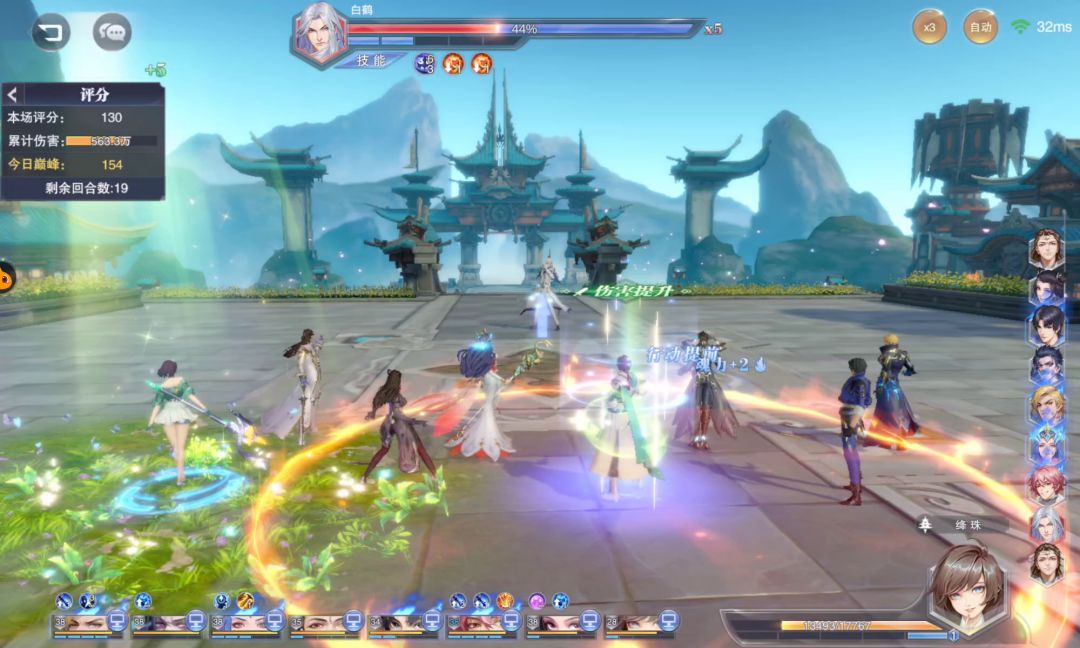This screenshot has height=648, width=1080.
Task: Select the white-haired hero in the turn order
Action: pos(1046,523)
